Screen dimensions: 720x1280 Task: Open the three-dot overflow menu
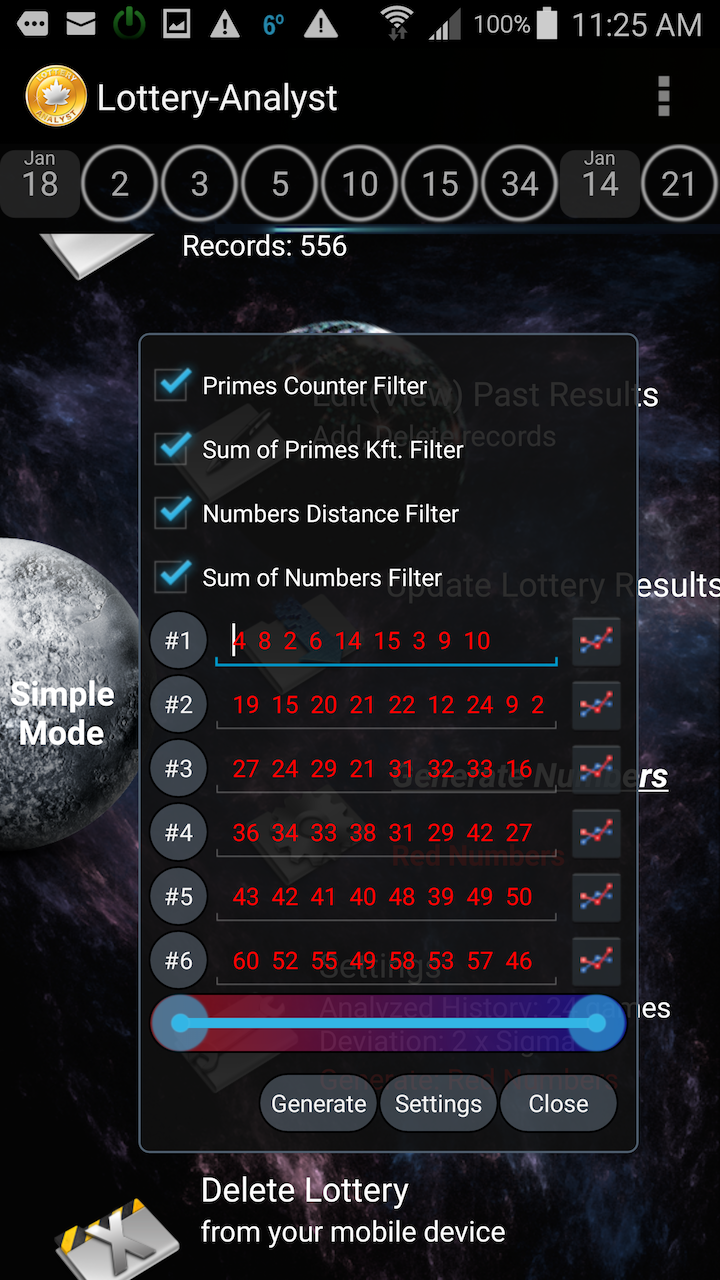[663, 97]
